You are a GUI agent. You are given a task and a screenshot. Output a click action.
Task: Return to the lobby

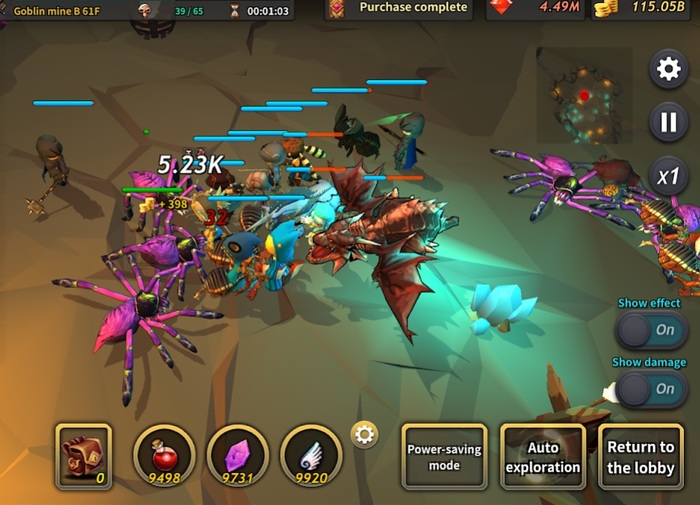tap(641, 457)
